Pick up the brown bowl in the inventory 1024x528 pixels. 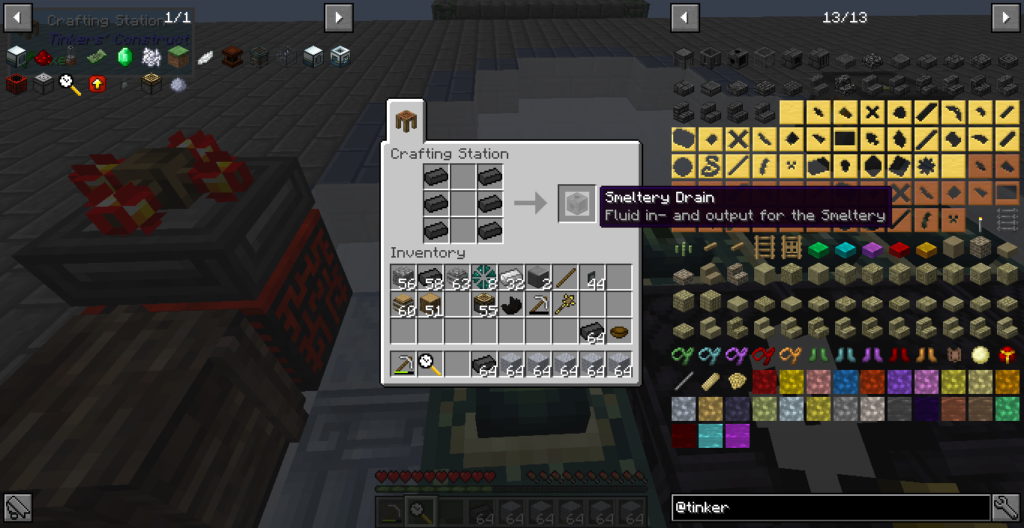pos(620,331)
